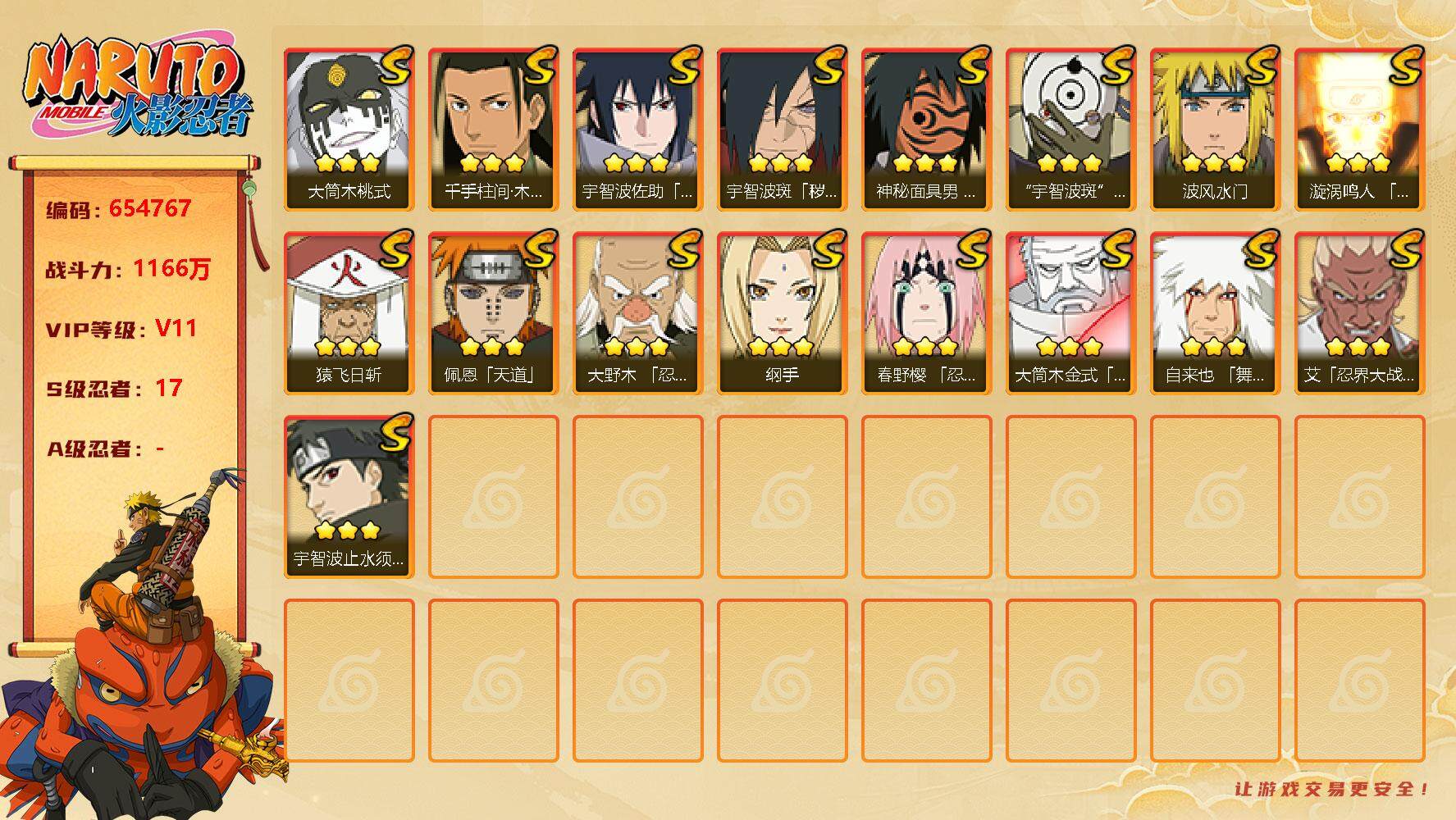
Task: Select the 波风水门 ninja card
Action: [1215, 129]
